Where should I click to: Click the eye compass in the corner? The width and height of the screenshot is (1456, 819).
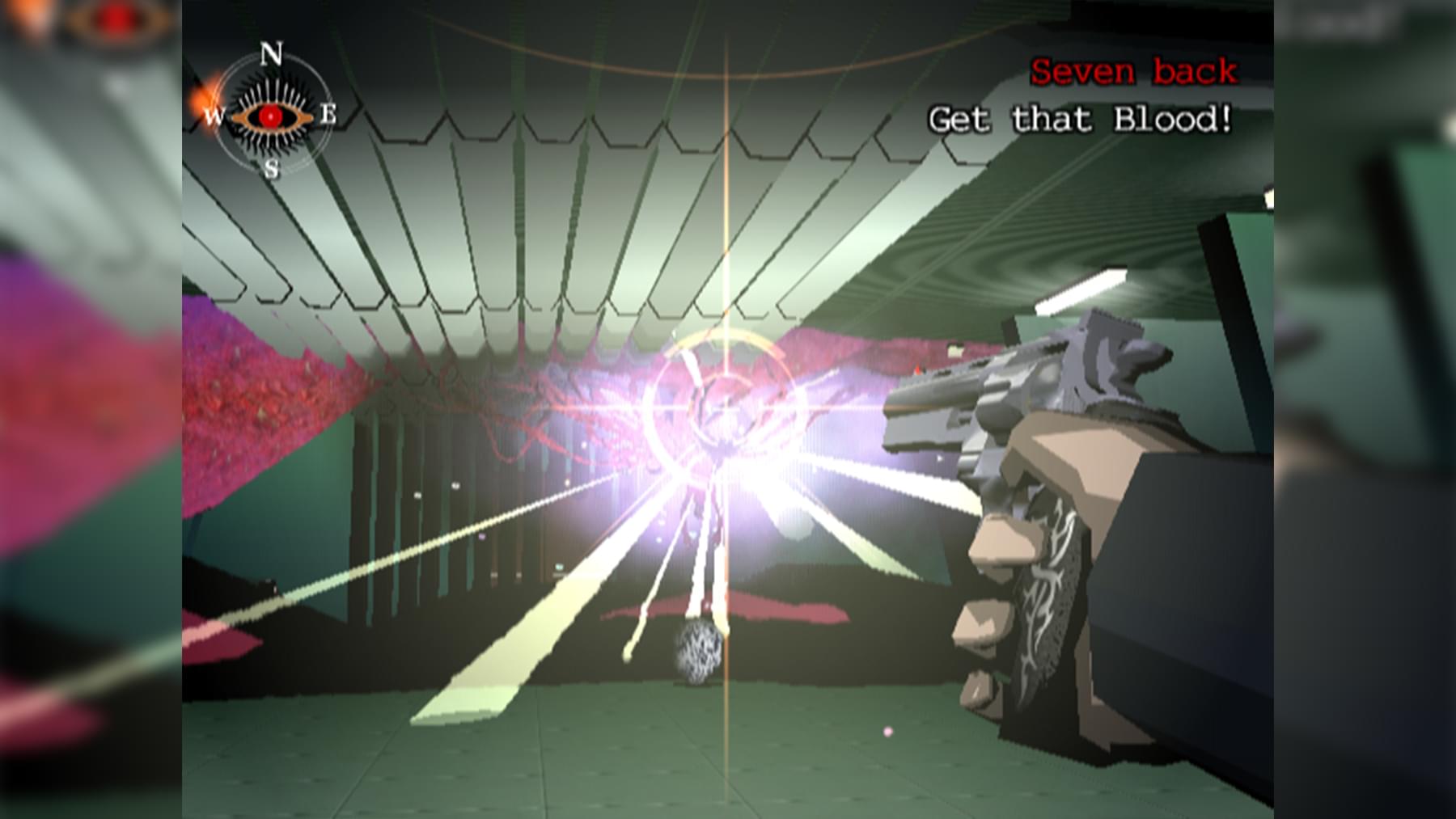pyautogui.click(x=270, y=115)
